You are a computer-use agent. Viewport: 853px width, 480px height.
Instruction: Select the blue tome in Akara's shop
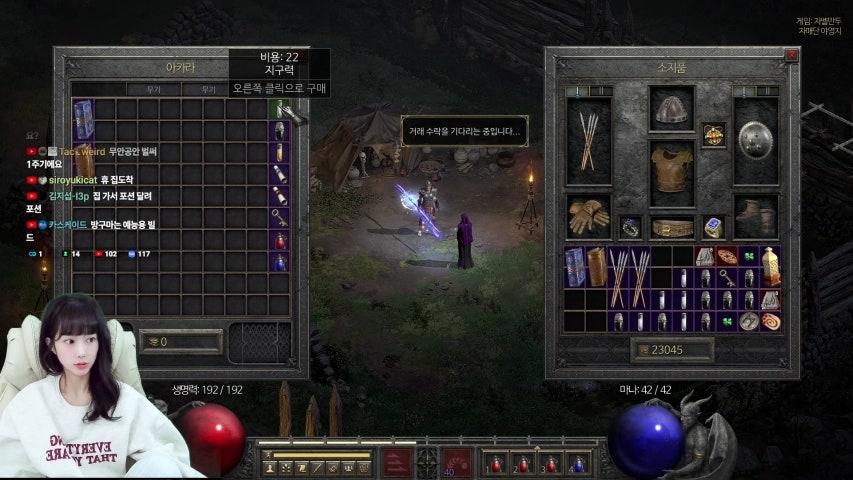click(x=84, y=119)
